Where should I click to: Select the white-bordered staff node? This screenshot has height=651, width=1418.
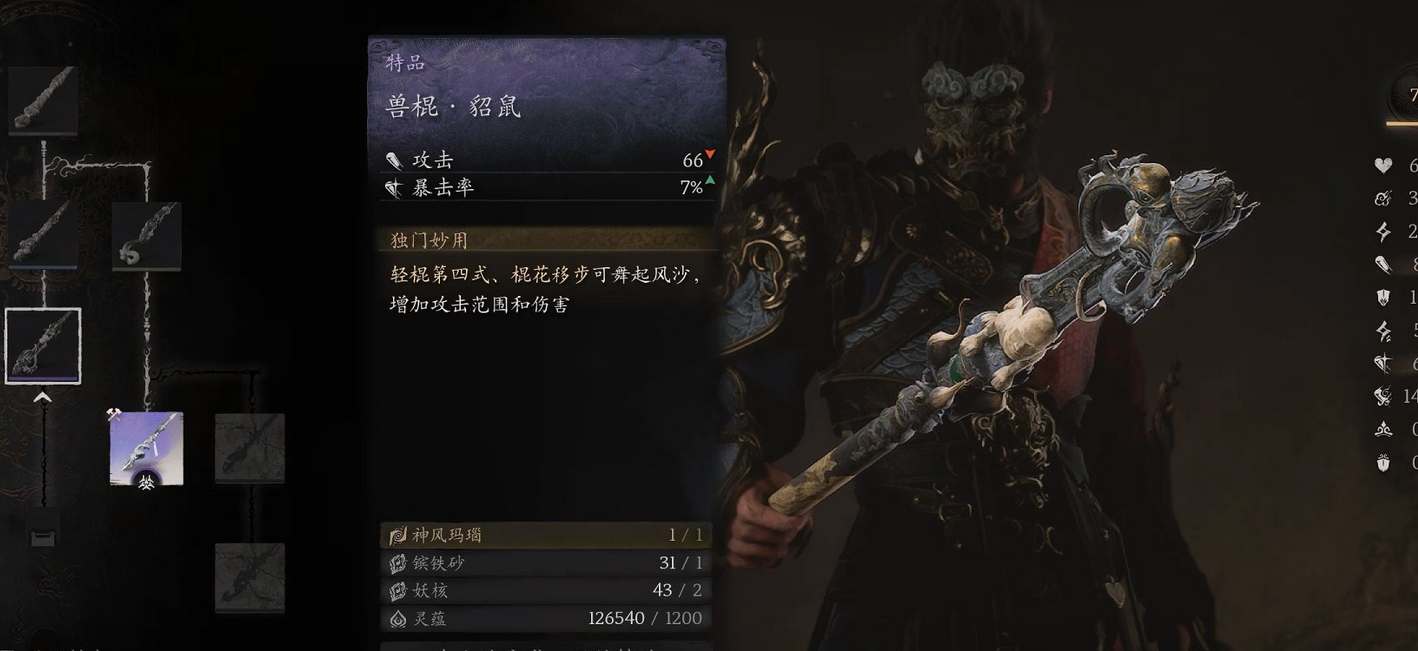click(x=43, y=346)
